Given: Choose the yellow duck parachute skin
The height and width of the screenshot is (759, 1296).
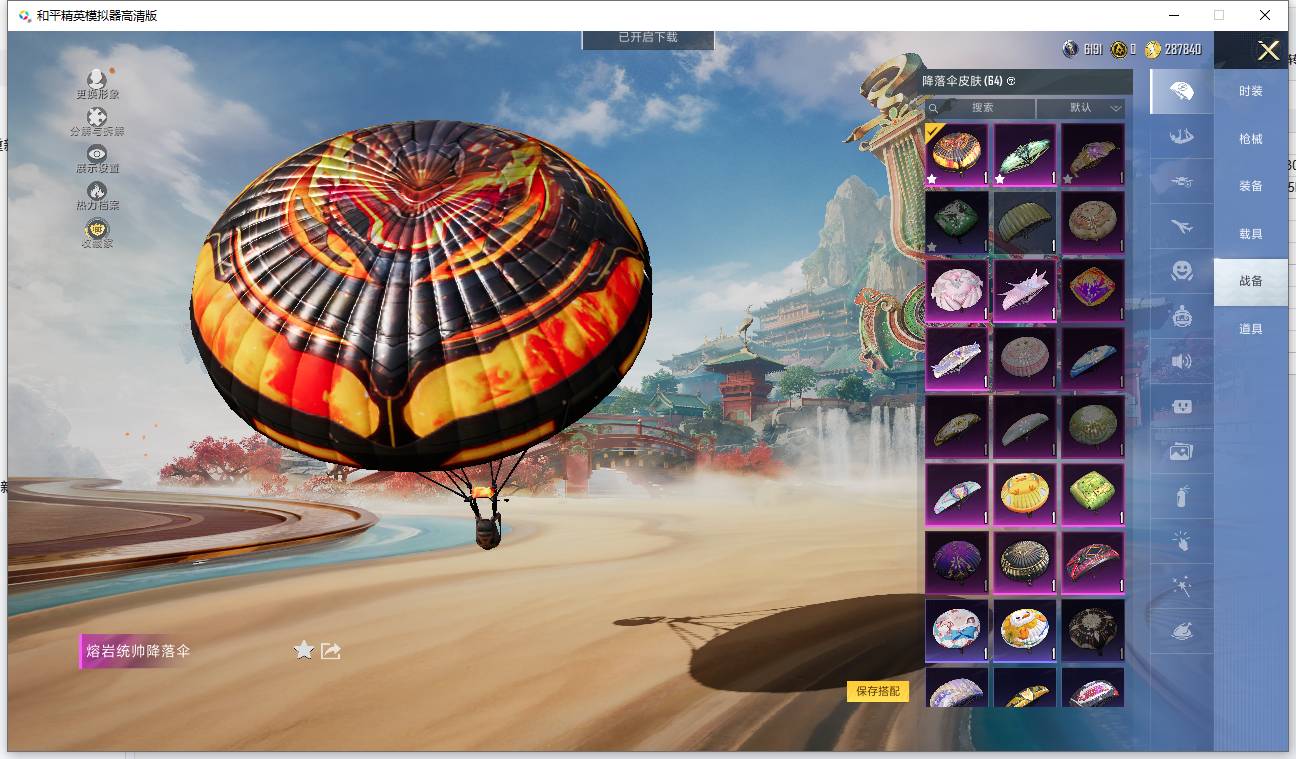Looking at the screenshot, I should coord(1025,494).
